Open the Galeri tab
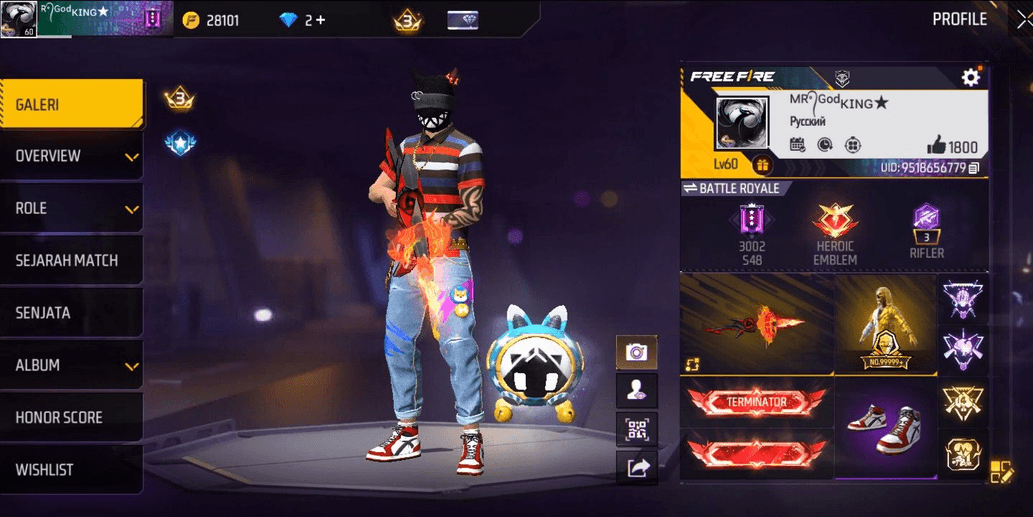The image size is (1033, 517). [x=70, y=104]
